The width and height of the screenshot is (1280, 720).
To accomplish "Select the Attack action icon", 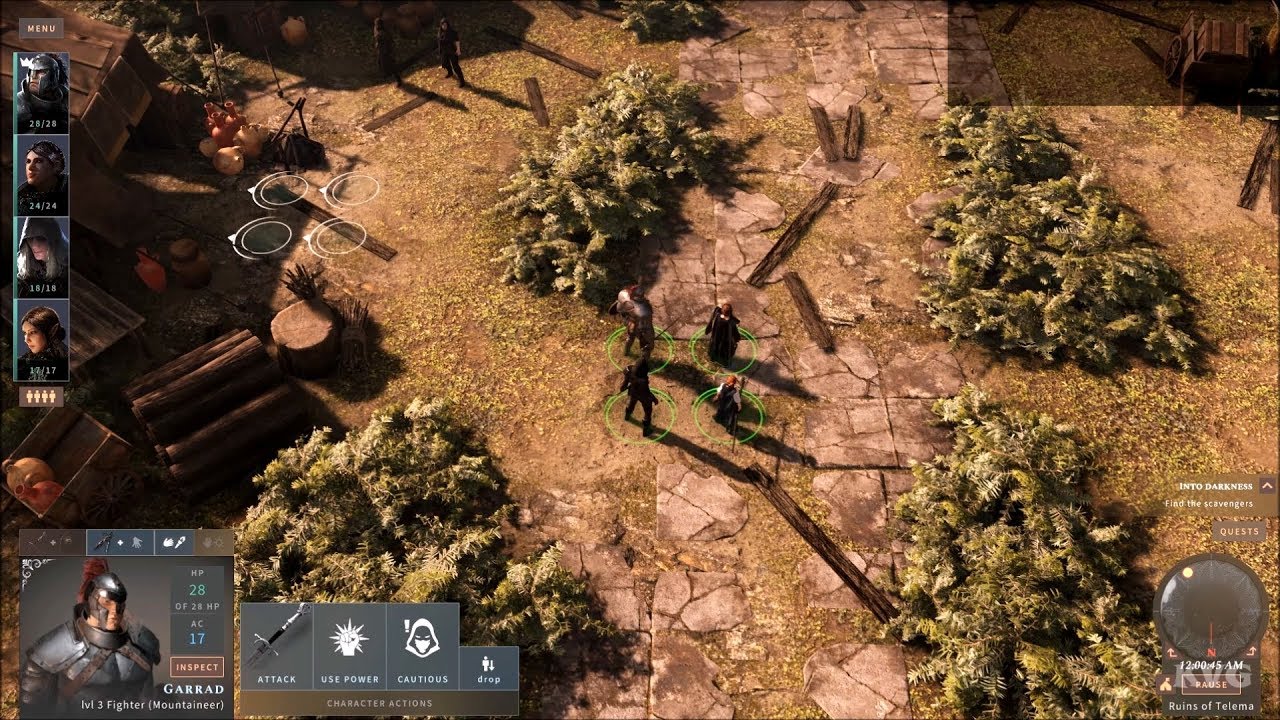I will [279, 643].
